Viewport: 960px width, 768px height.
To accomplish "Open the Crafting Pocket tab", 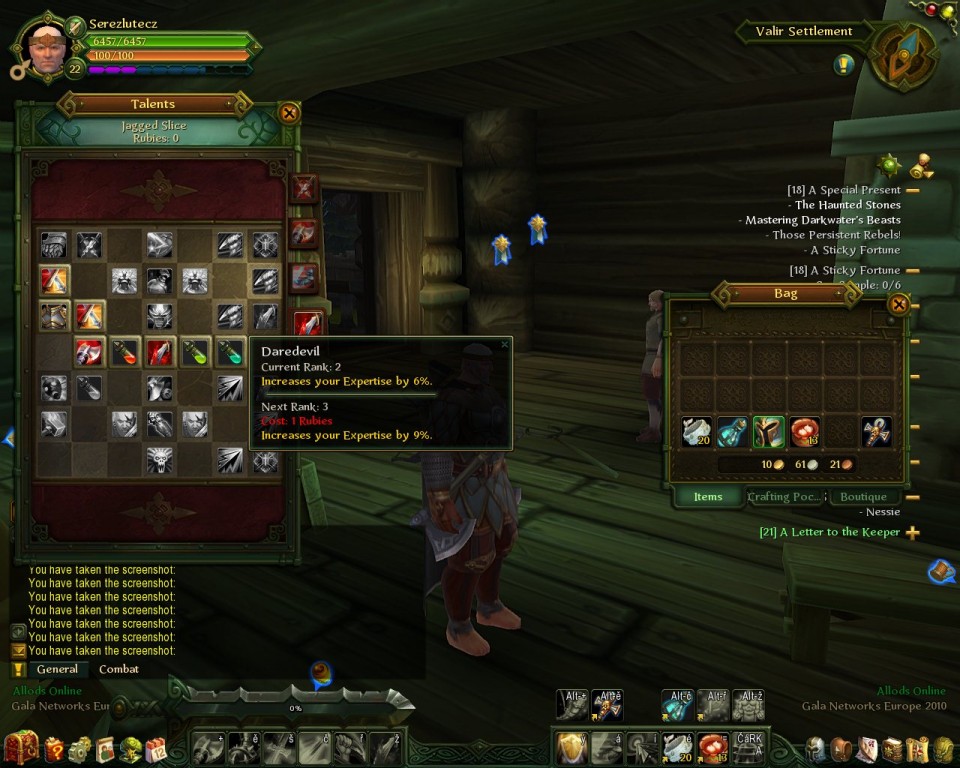I will 785,497.
